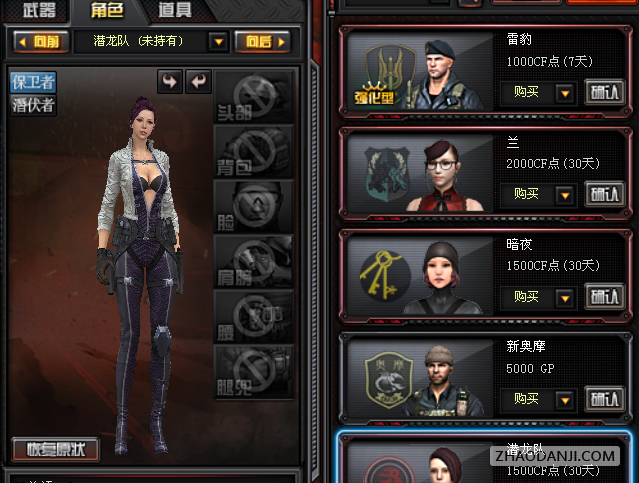Select the 角色 (Character) tab
The width and height of the screenshot is (639, 483).
click(107, 11)
